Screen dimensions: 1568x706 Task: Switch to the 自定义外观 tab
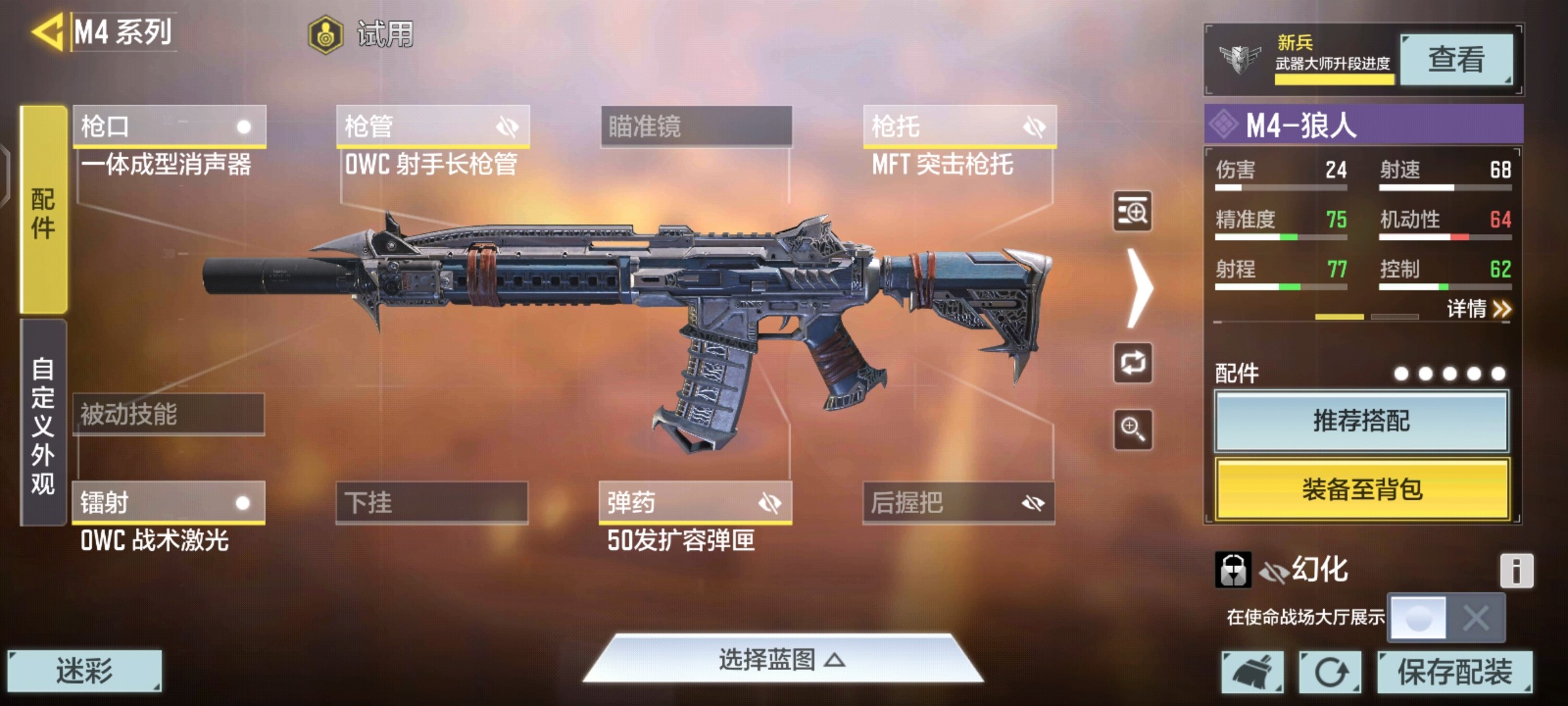(x=43, y=424)
